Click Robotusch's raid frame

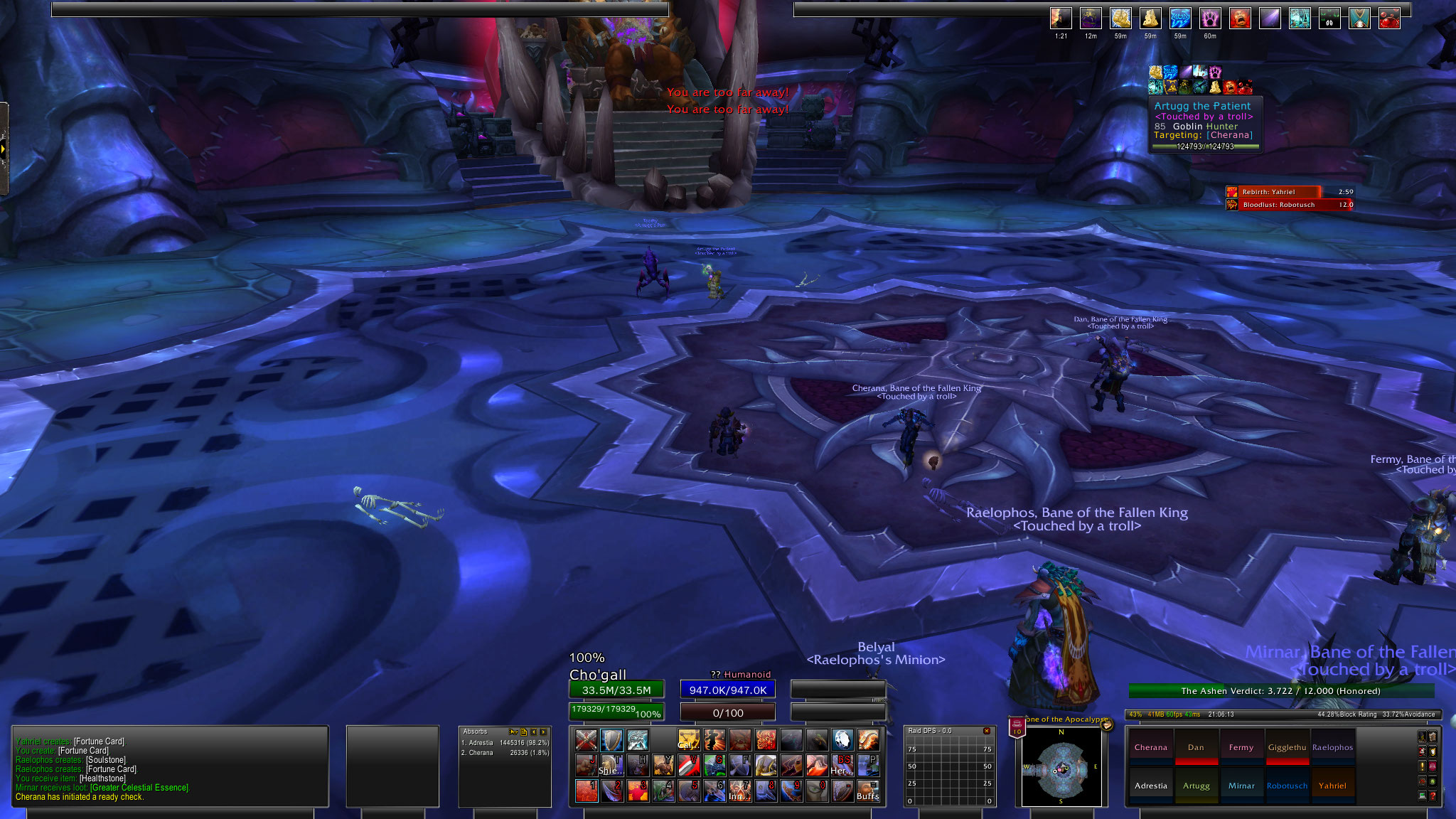tap(1287, 786)
